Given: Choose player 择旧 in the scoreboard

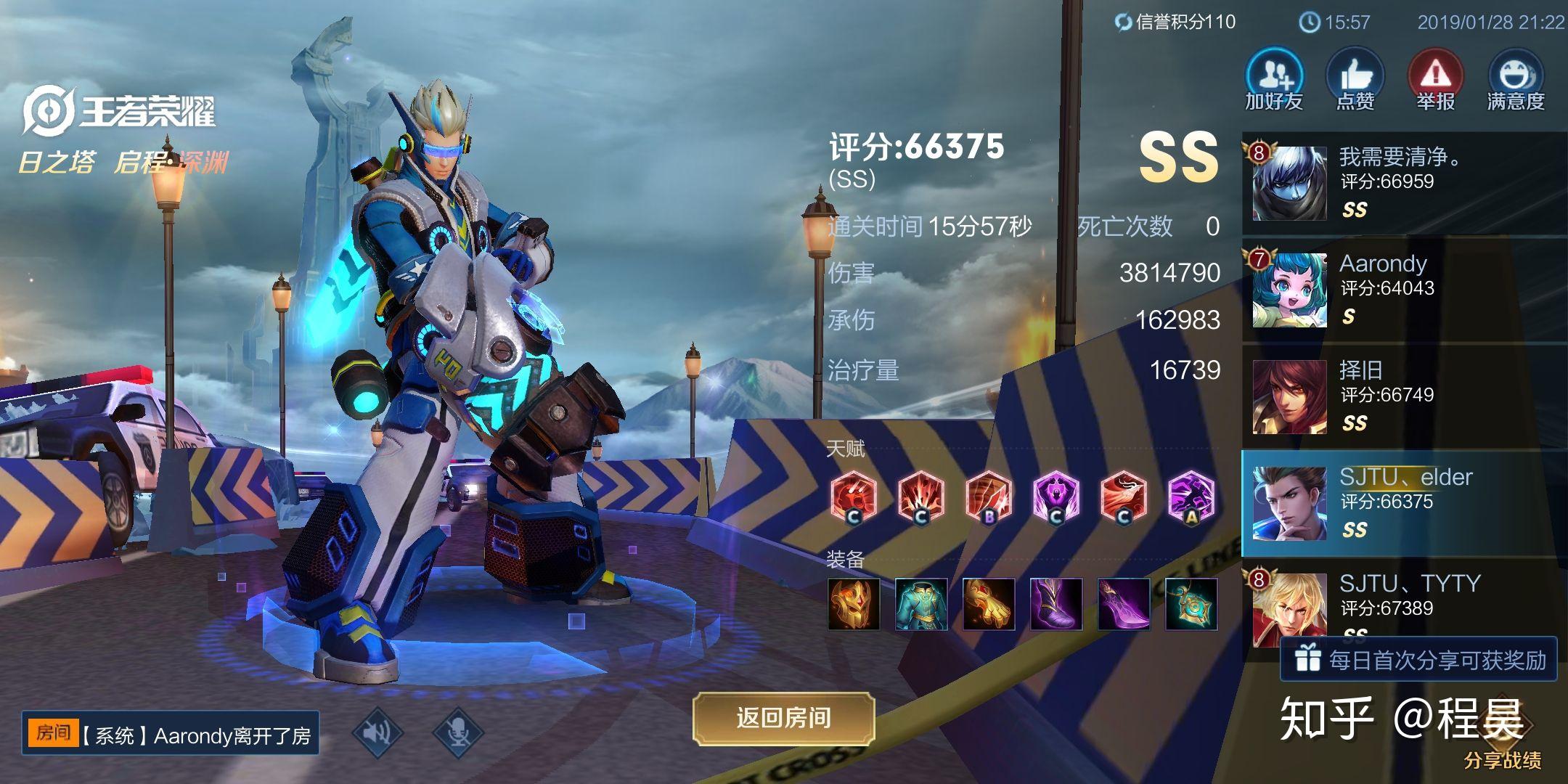Looking at the screenshot, I should tap(1405, 397).
